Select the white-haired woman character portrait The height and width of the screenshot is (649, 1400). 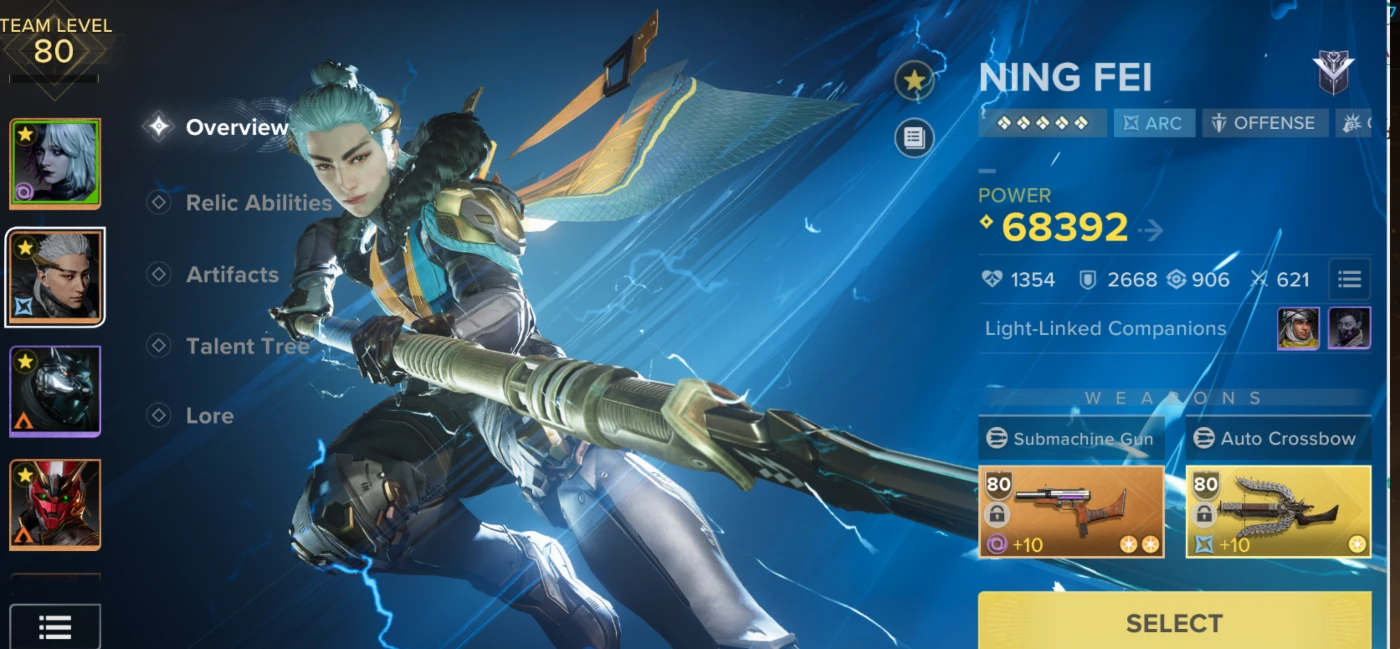pyautogui.click(x=56, y=164)
